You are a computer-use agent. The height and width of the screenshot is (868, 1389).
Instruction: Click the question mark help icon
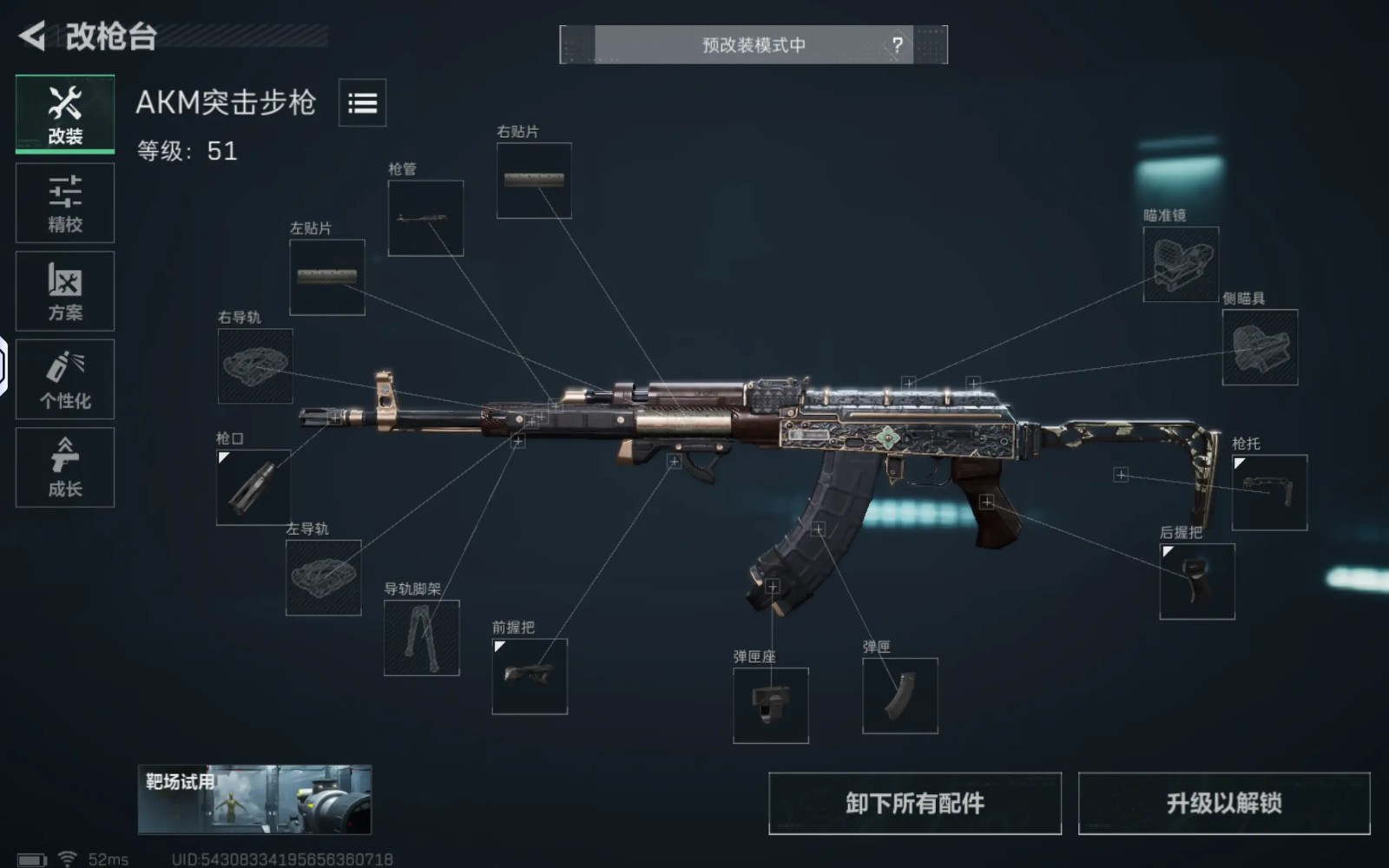click(x=897, y=44)
